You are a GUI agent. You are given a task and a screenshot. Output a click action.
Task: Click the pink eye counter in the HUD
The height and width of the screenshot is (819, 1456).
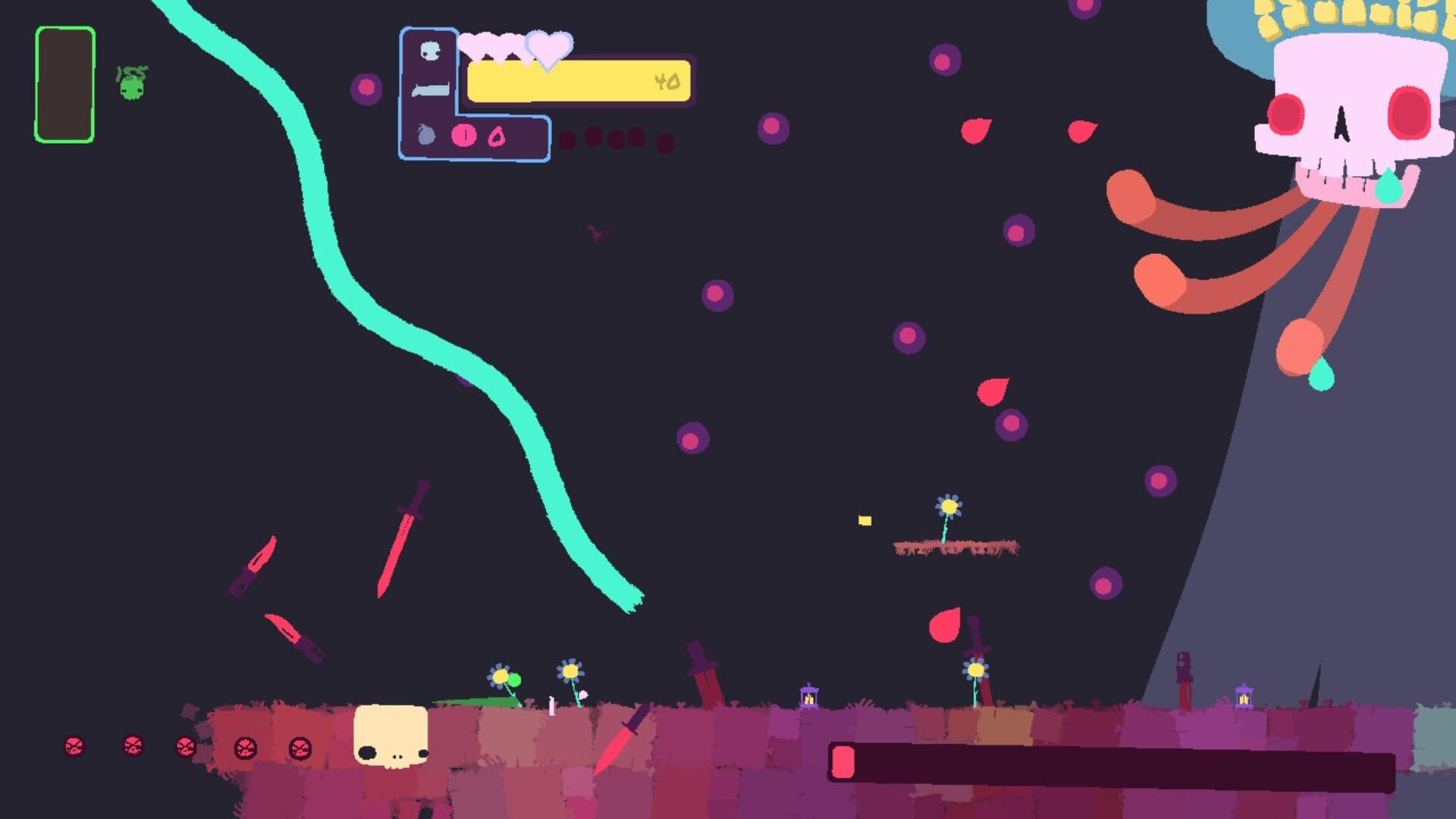point(463,135)
